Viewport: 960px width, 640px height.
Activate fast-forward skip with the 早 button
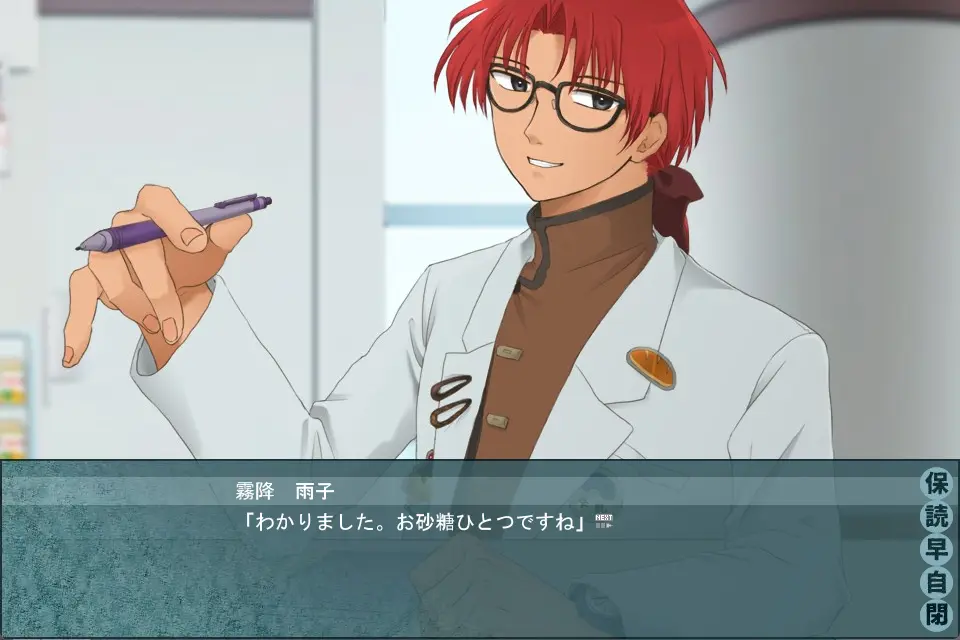coord(936,549)
